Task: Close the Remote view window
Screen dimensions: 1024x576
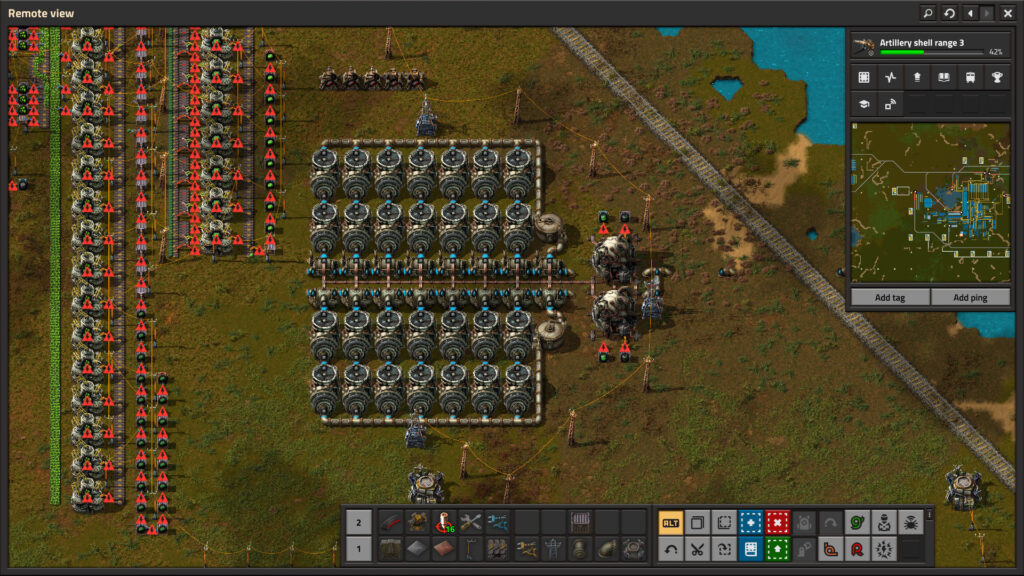Action: (x=1007, y=13)
